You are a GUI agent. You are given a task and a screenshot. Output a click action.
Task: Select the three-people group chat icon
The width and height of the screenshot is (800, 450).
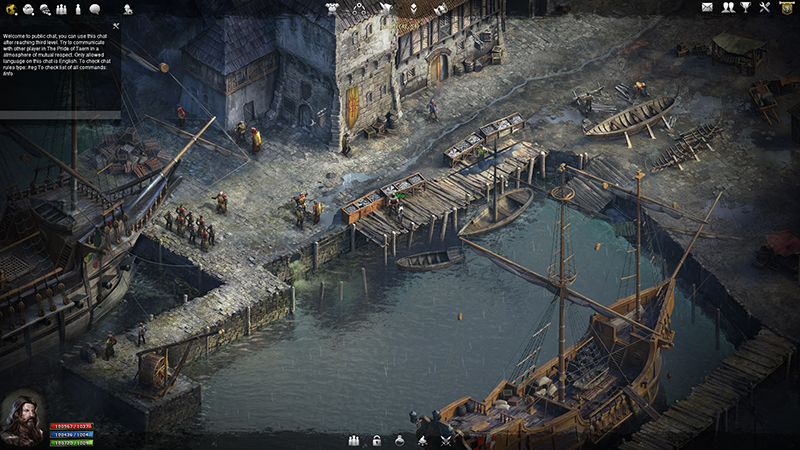(61, 9)
